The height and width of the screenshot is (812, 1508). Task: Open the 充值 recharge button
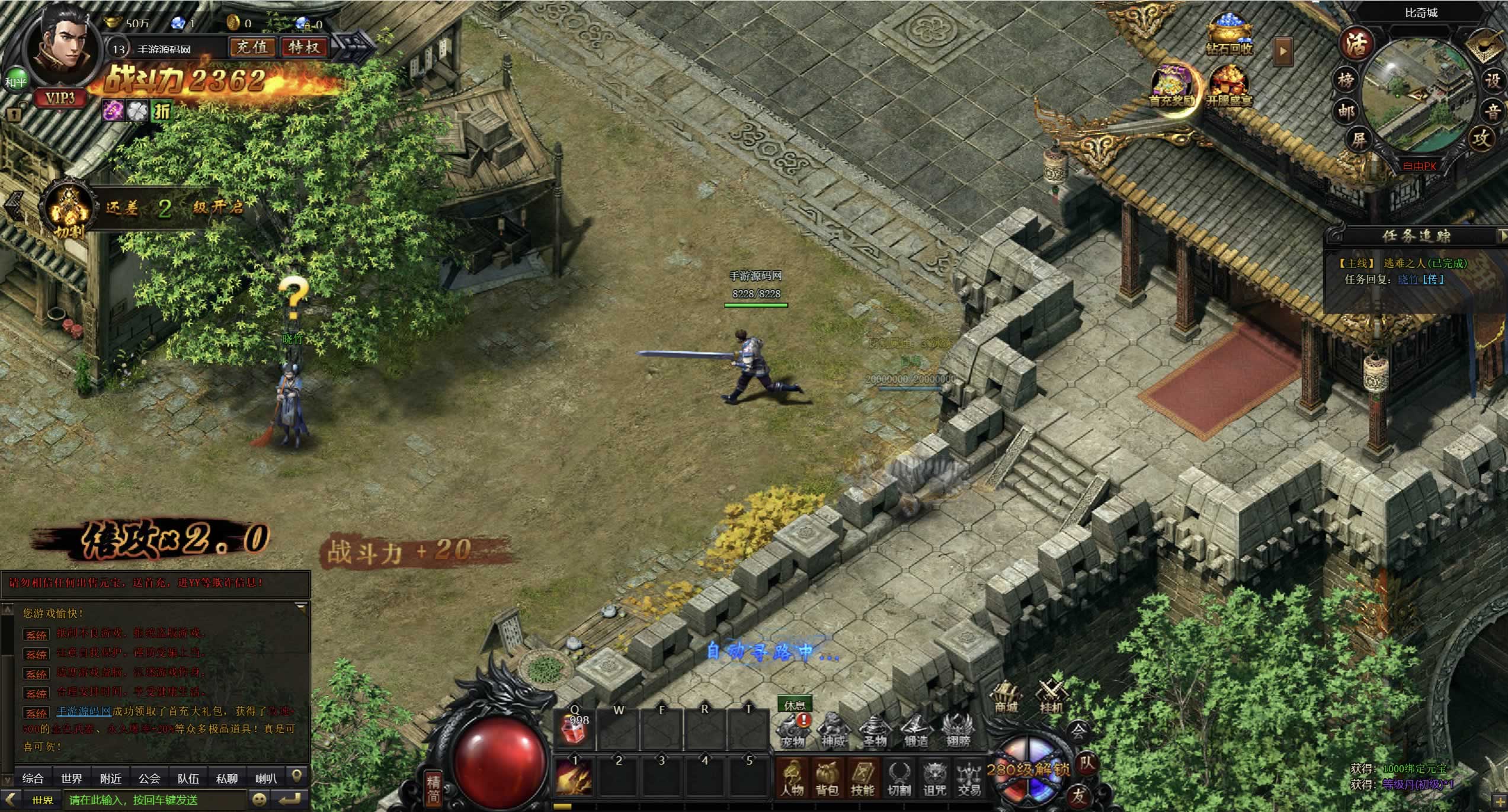click(252, 47)
